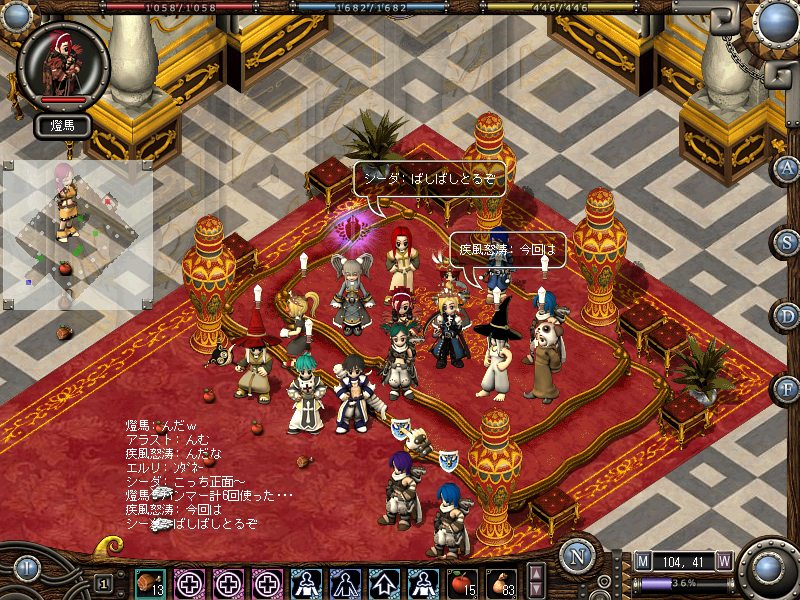This screenshot has height=600, width=800.
Task: Use the red apple slot with 15
Action: (x=461, y=582)
